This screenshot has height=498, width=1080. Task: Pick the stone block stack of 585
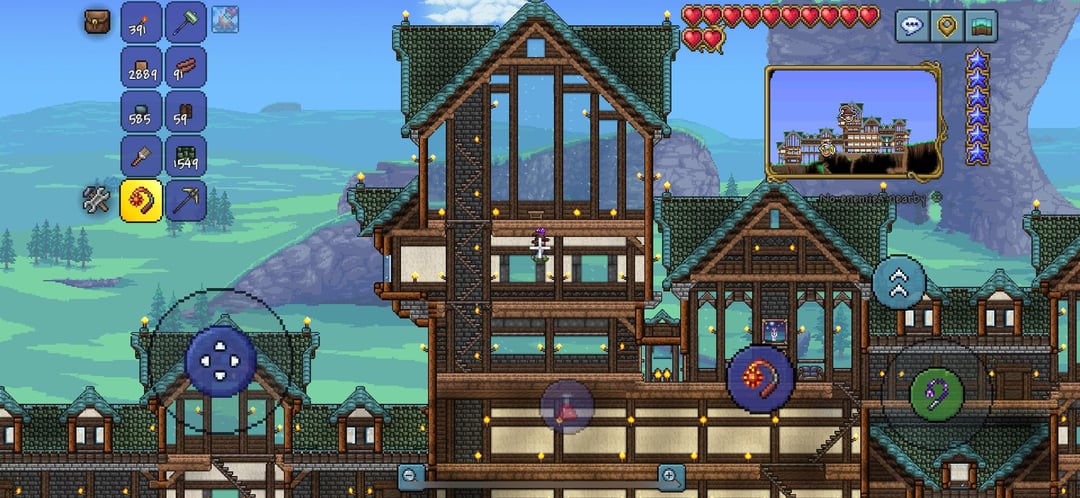(141, 111)
